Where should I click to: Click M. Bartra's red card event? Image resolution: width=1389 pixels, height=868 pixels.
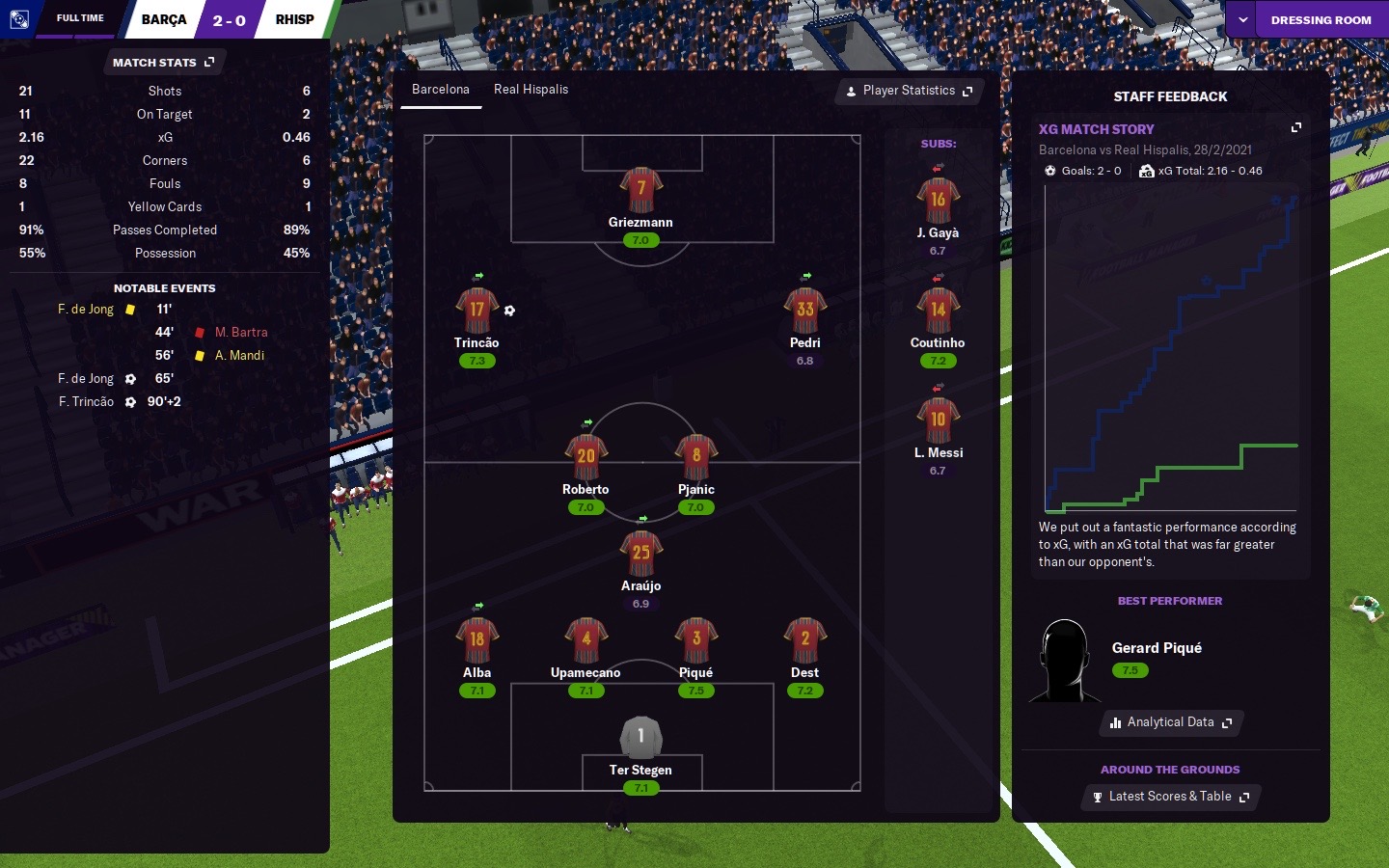coord(240,333)
